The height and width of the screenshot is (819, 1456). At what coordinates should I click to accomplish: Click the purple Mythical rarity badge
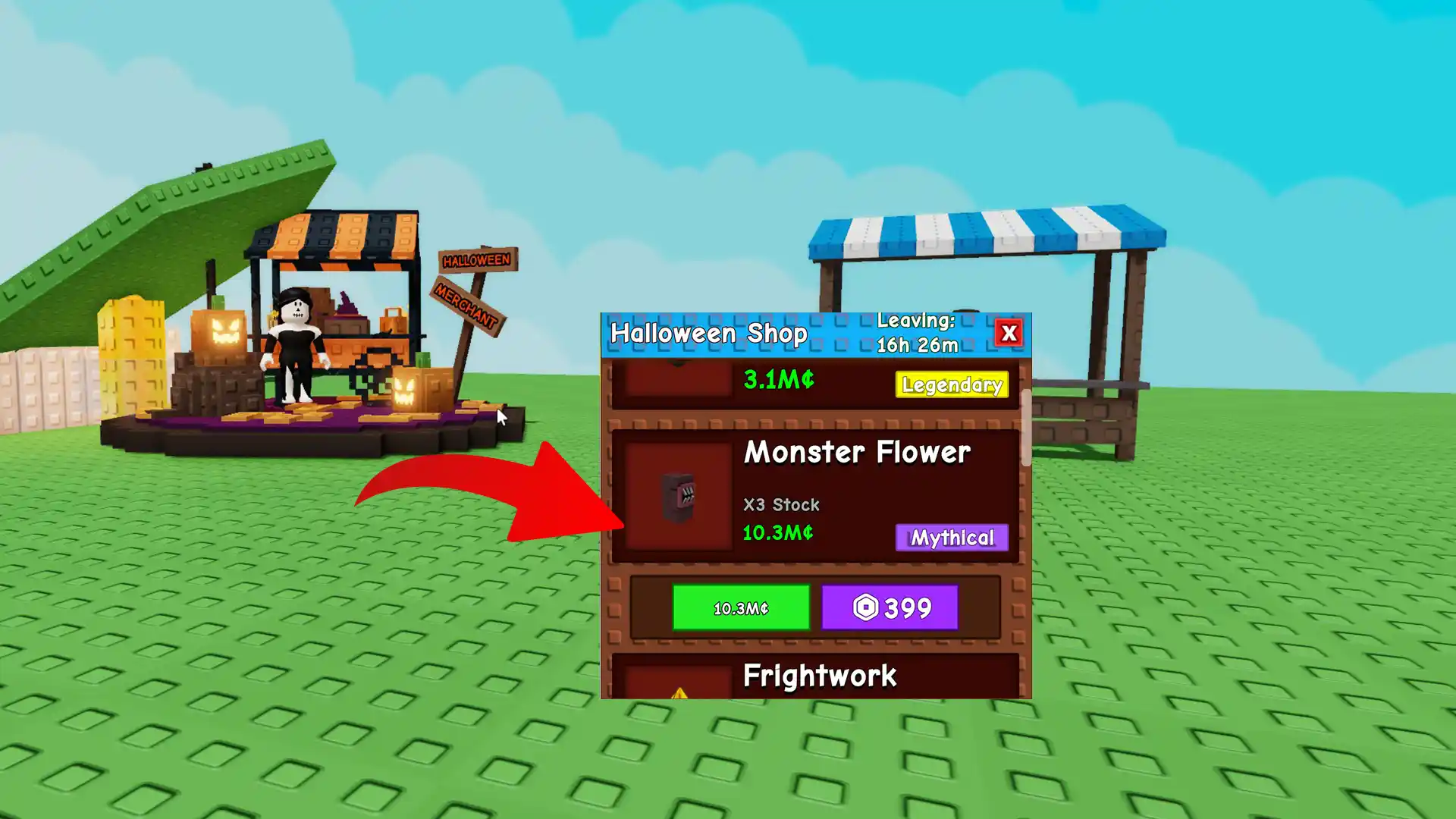[x=952, y=538]
